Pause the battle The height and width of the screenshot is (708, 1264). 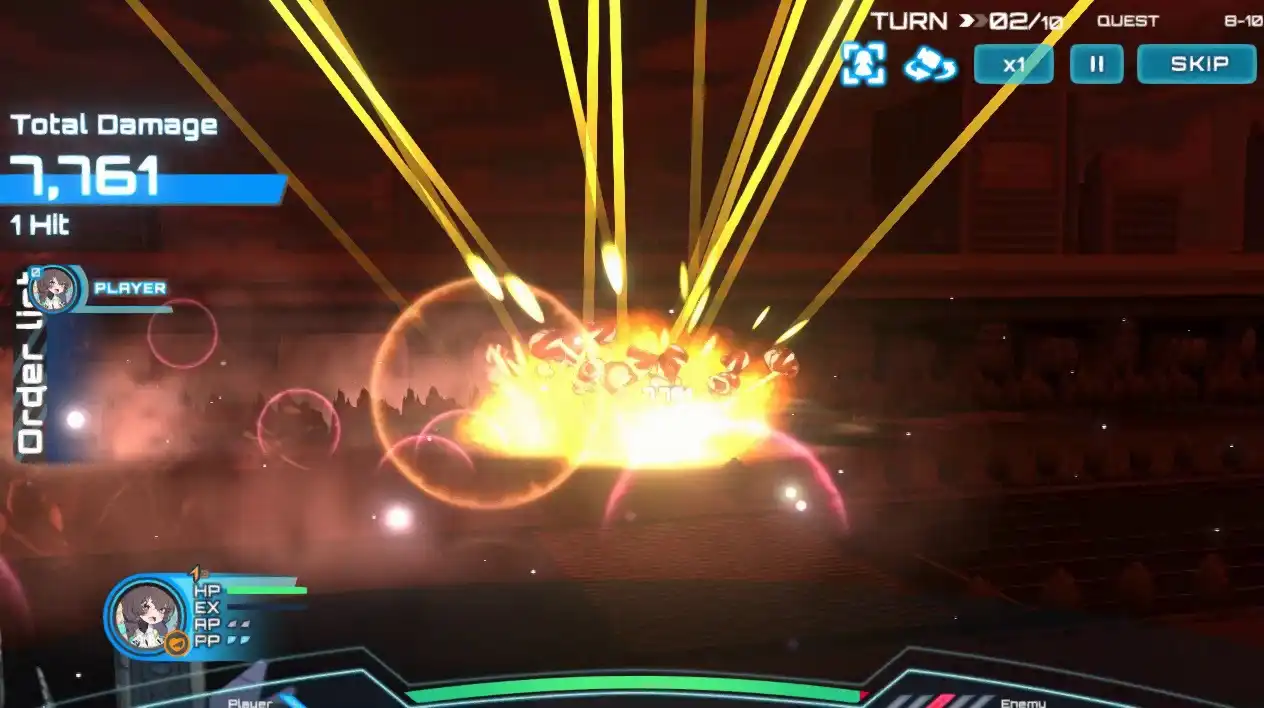(x=1097, y=65)
